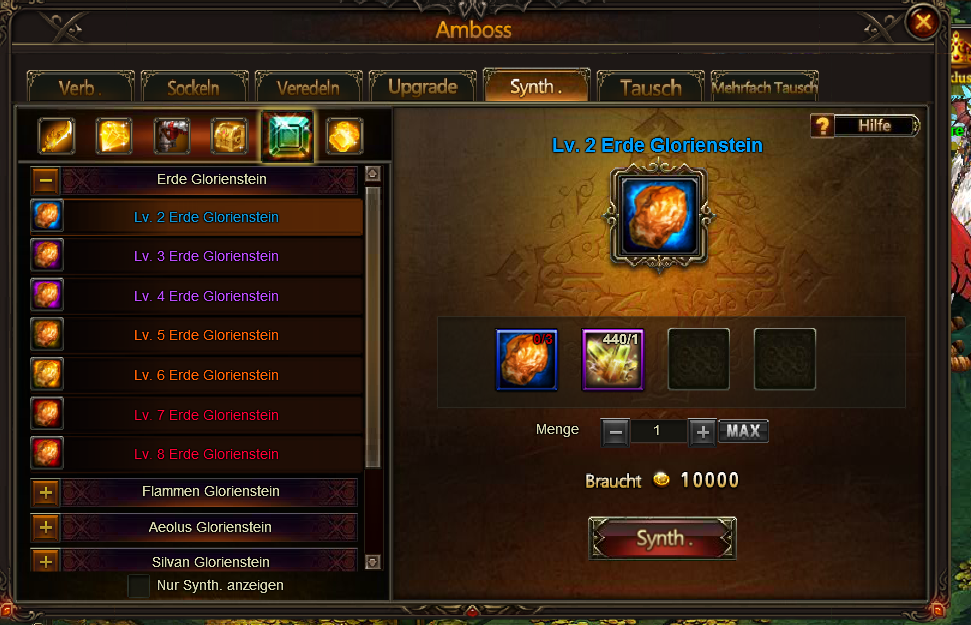Decrease Menge with the minus button
The image size is (971, 625).
coord(616,432)
